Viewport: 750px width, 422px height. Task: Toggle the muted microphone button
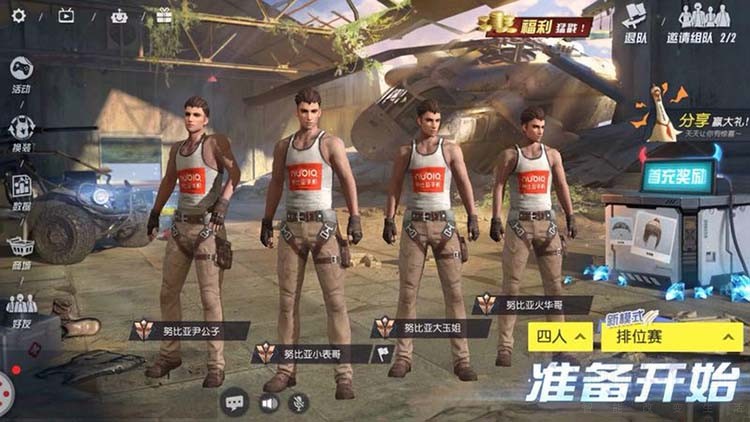[x=298, y=403]
